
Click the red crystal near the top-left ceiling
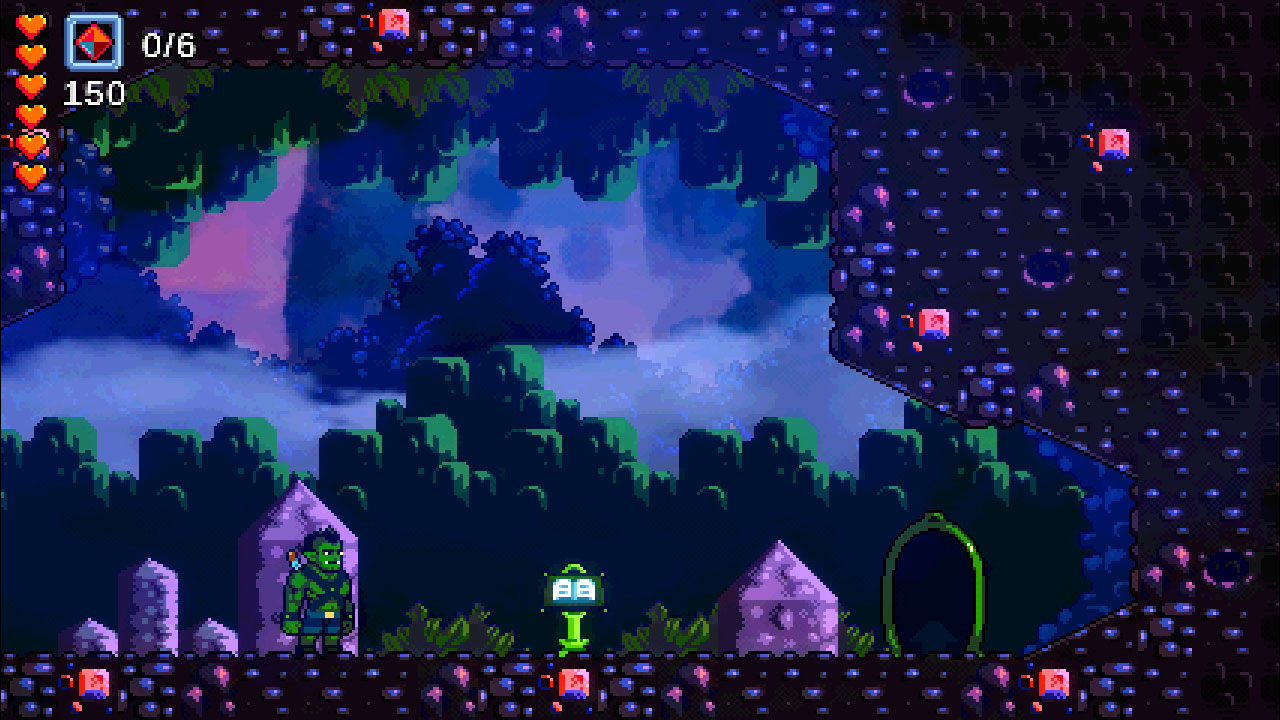[x=392, y=25]
